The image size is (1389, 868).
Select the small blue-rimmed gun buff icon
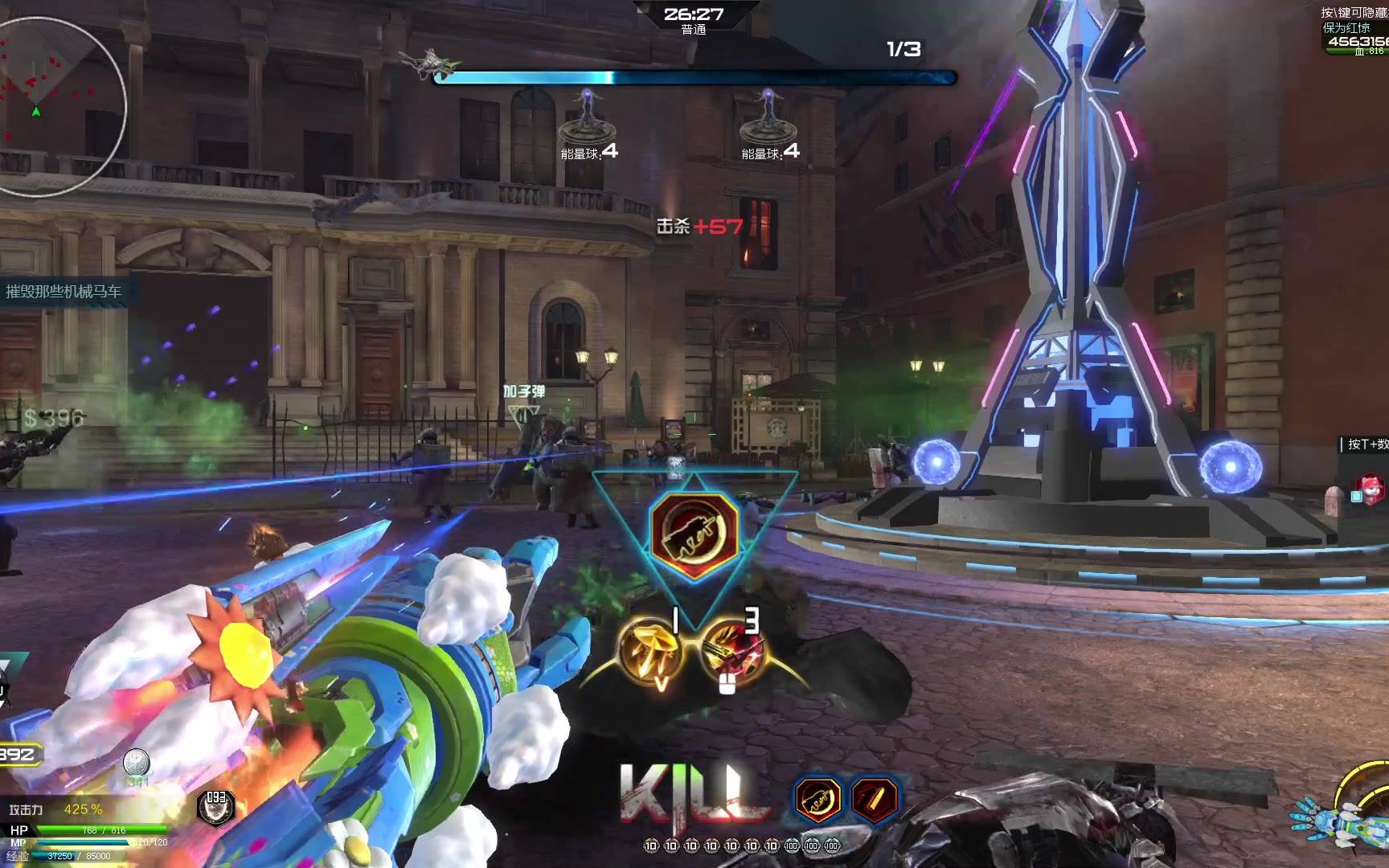pos(818,800)
